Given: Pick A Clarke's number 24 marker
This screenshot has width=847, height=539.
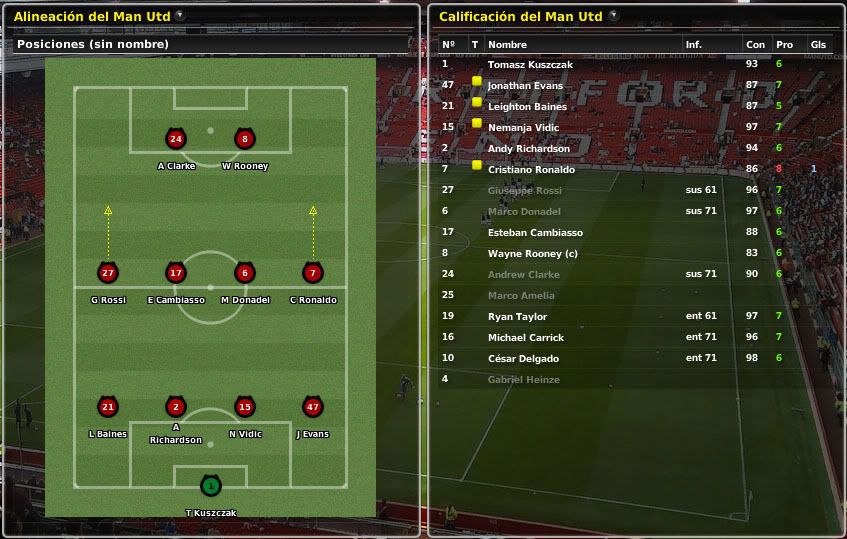Looking at the screenshot, I should [176, 139].
